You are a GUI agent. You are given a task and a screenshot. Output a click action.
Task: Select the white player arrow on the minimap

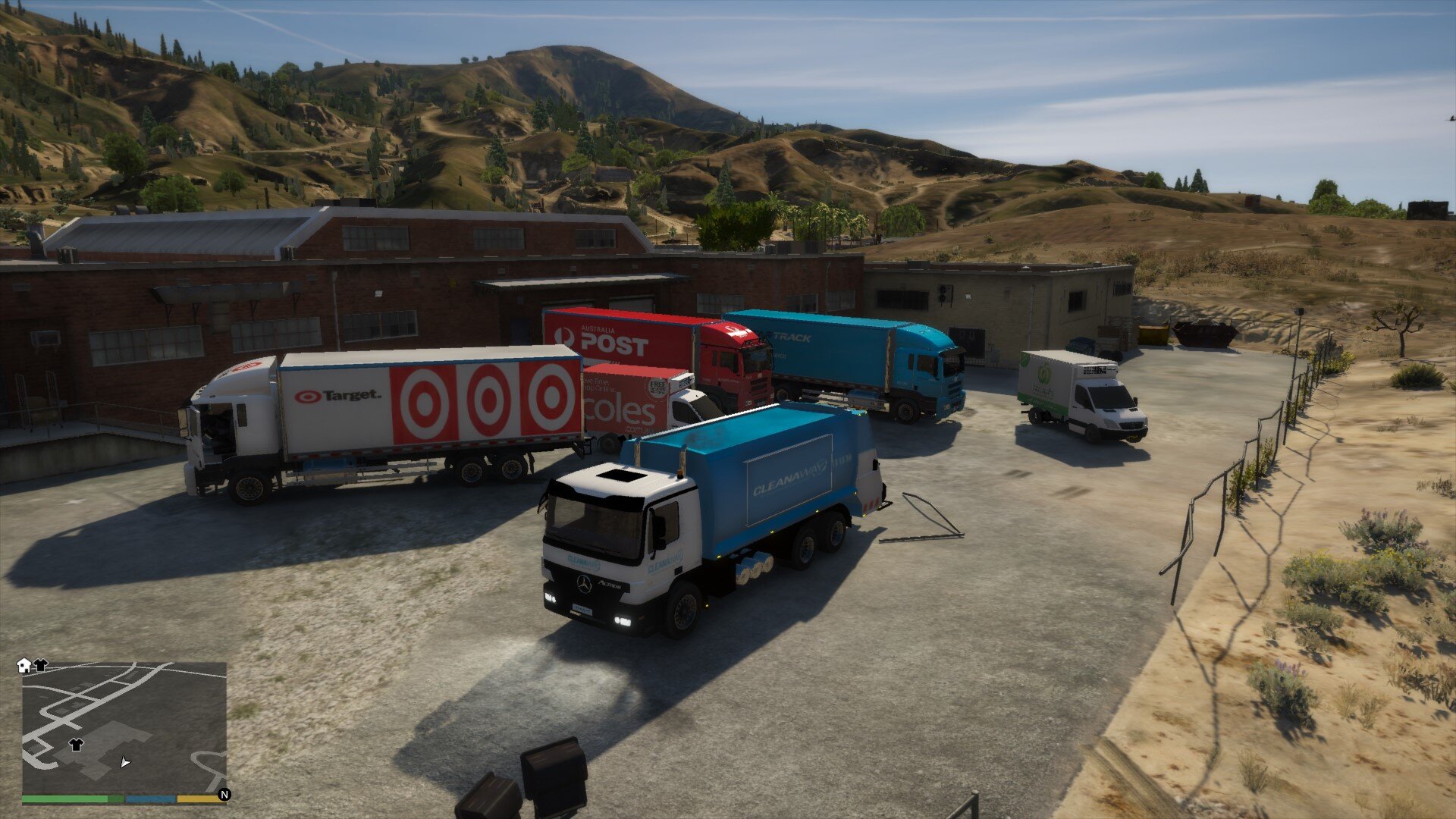[125, 761]
